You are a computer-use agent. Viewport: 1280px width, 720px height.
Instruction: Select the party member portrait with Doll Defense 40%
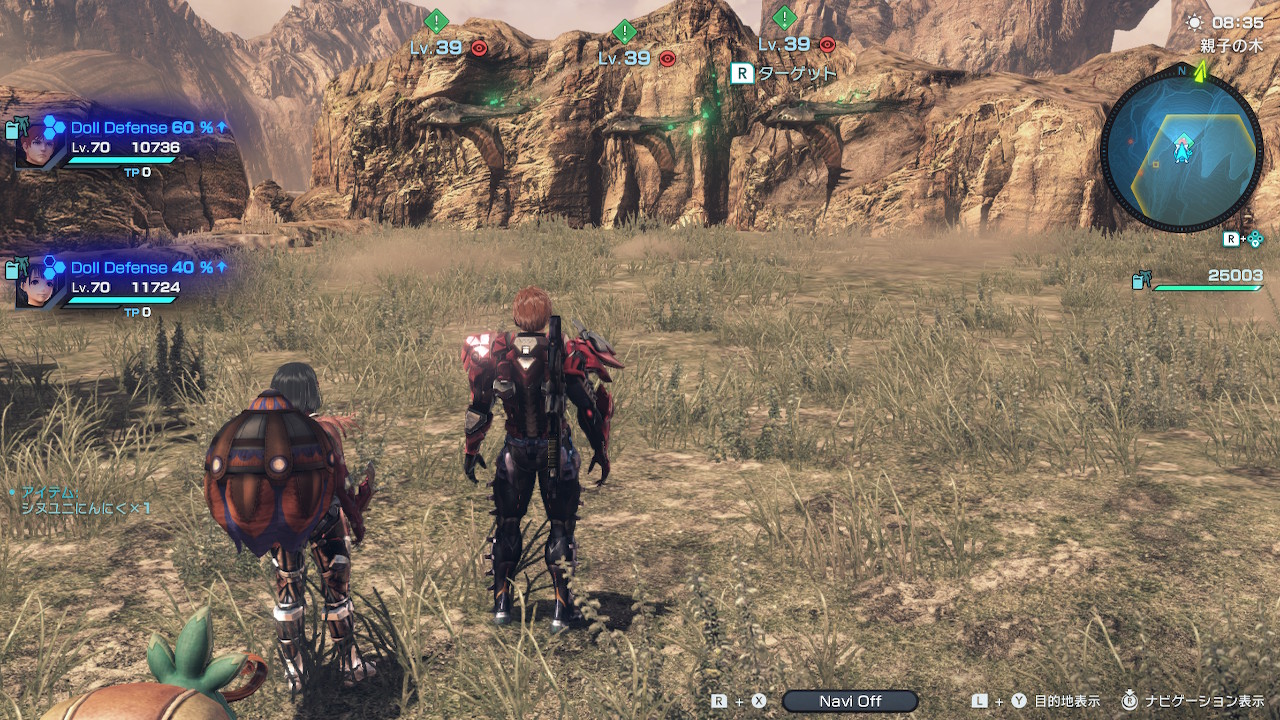tap(37, 283)
